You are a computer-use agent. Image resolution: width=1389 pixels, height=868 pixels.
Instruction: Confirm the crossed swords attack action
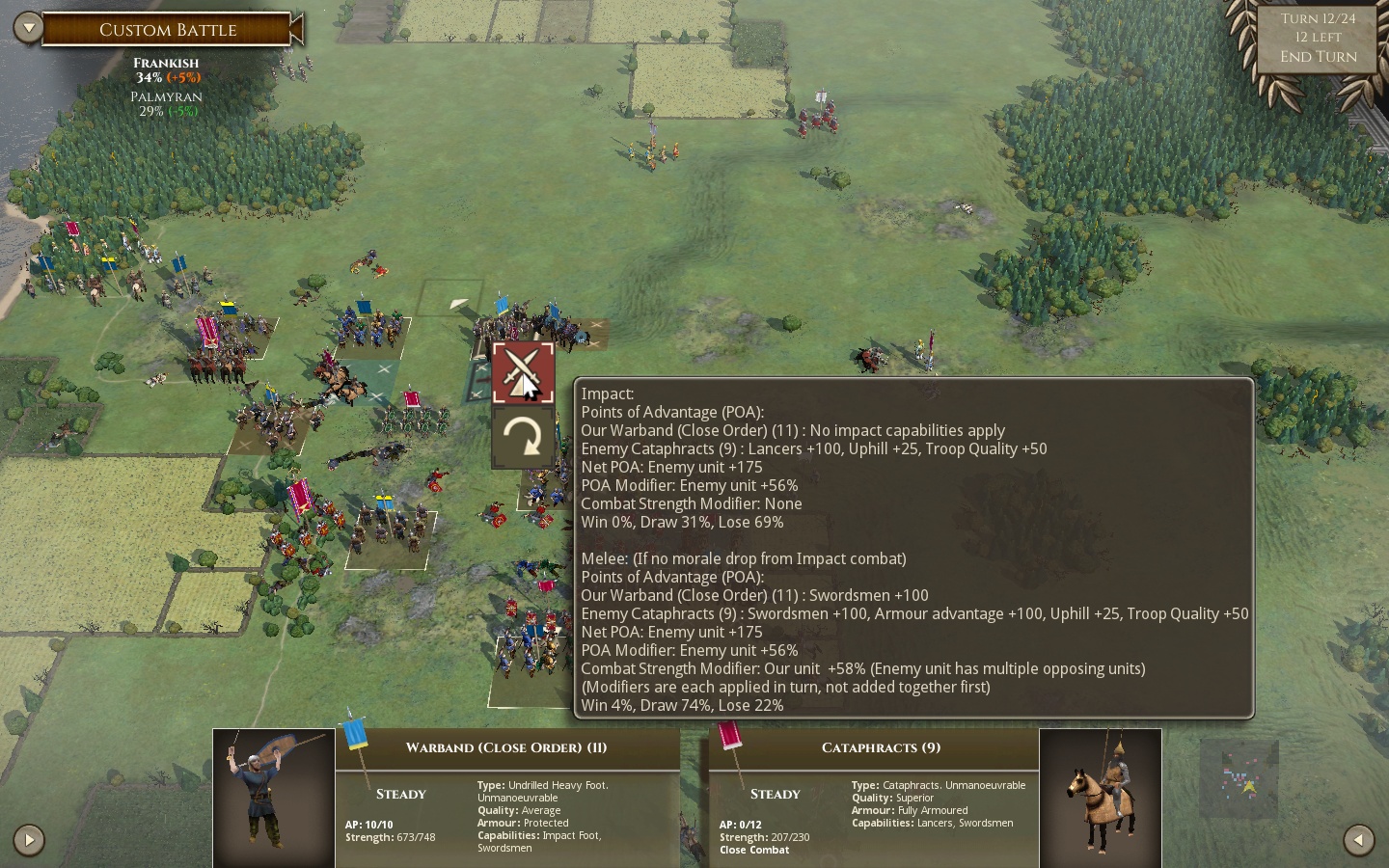(x=523, y=373)
